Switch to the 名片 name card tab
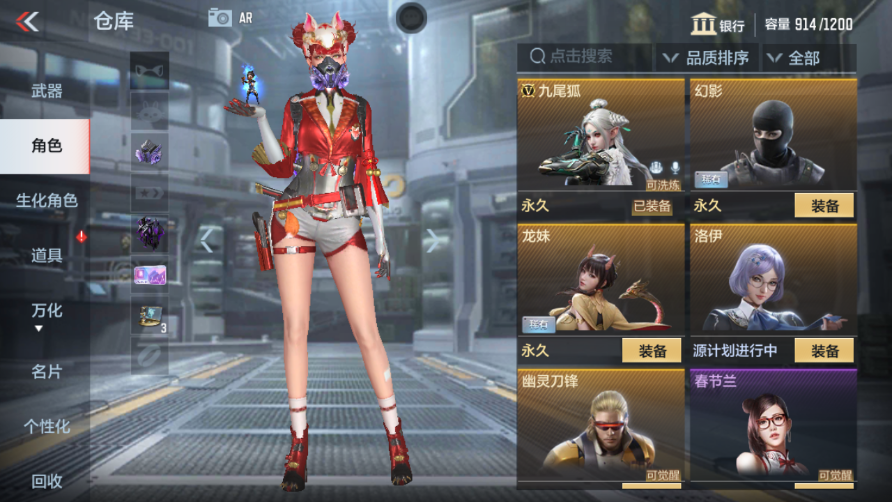The width and height of the screenshot is (892, 502). click(46, 371)
